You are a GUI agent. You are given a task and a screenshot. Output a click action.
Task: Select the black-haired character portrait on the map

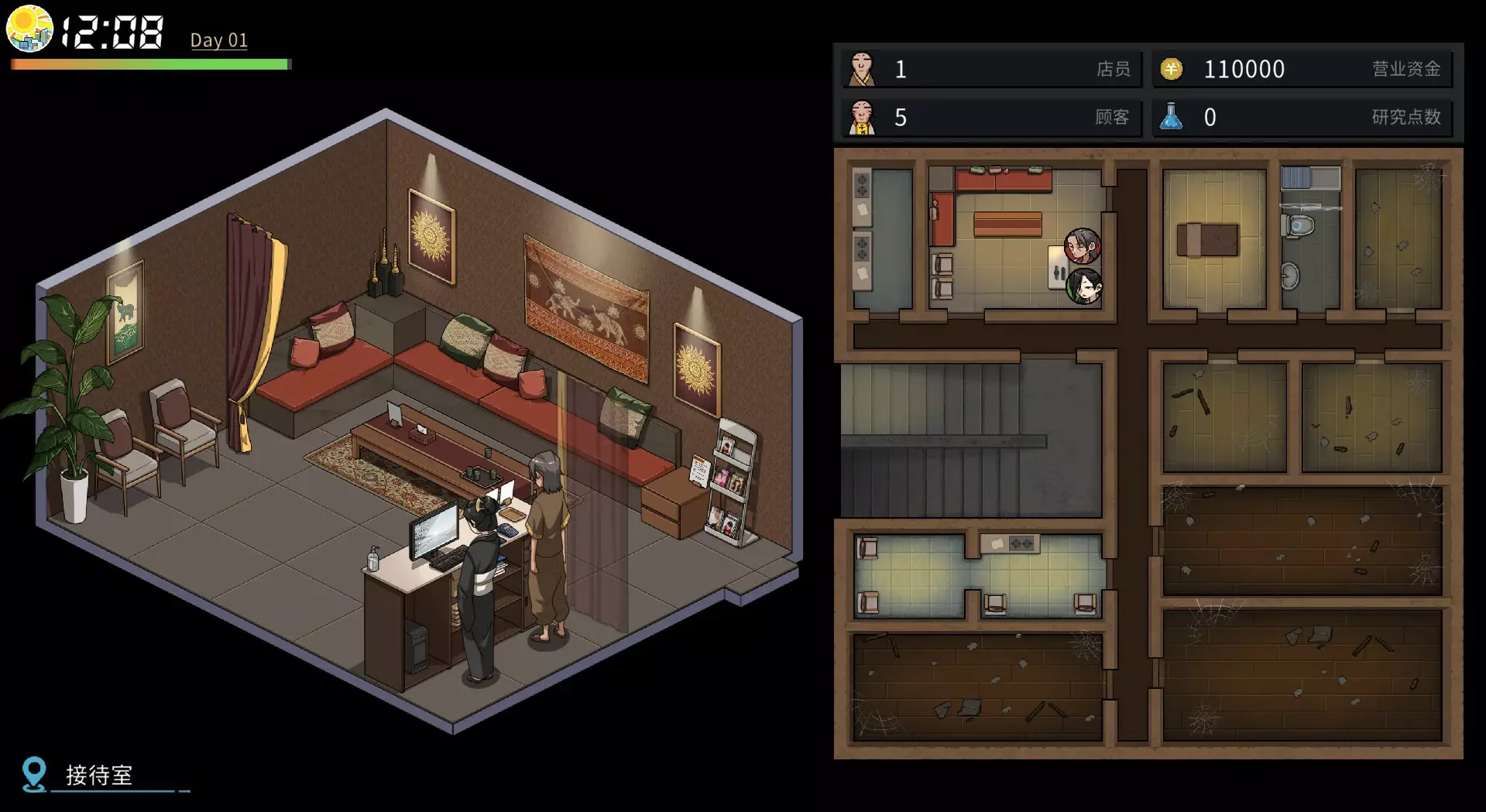(x=1084, y=286)
